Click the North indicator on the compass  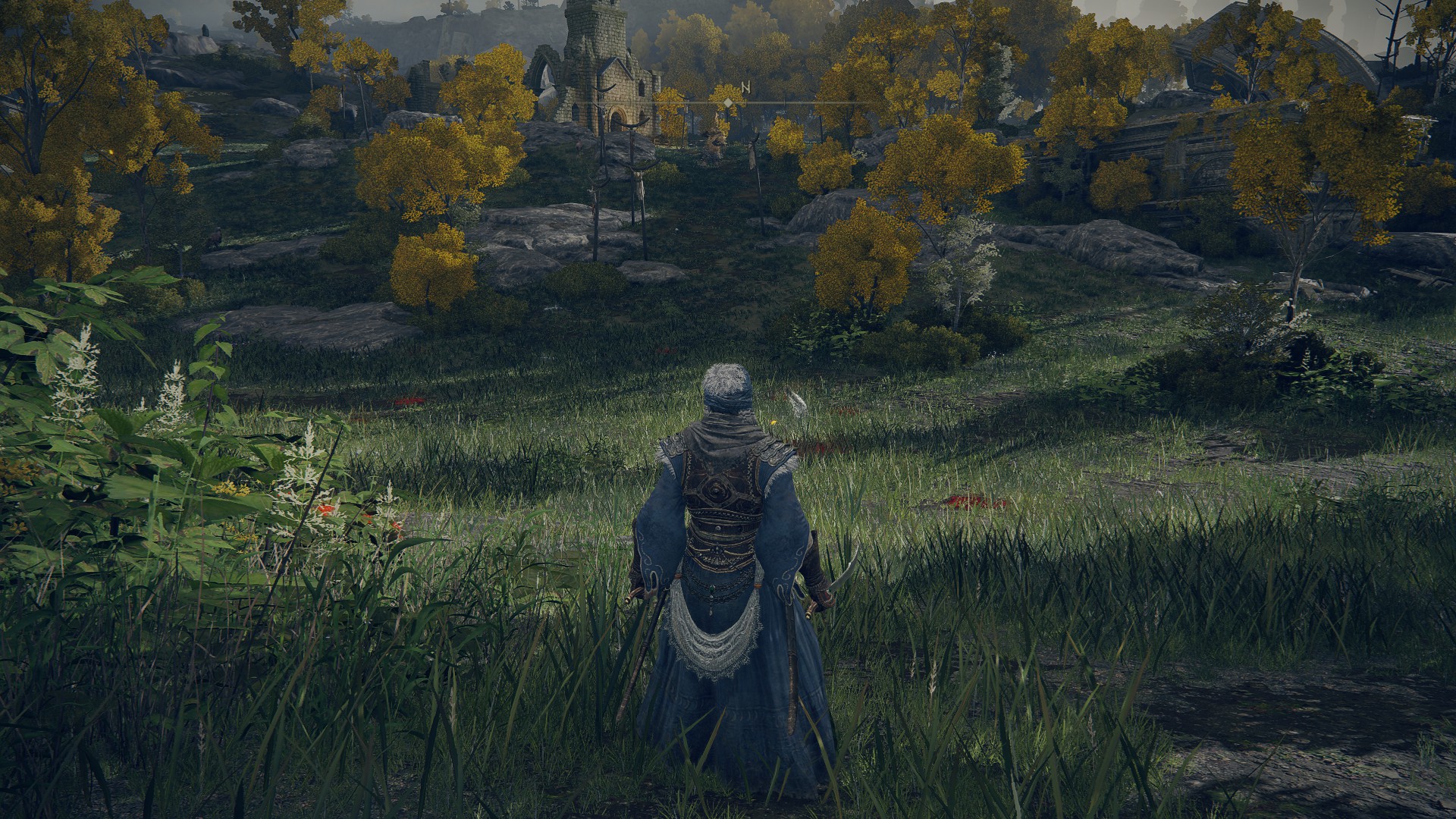pos(745,88)
